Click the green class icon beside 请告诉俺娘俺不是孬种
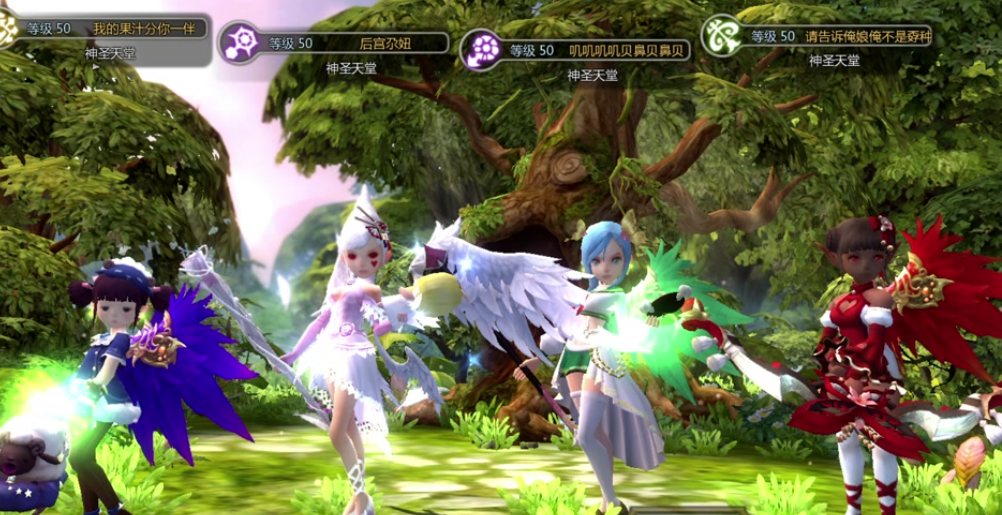Screen dimensions: 1002x515 [722, 35]
